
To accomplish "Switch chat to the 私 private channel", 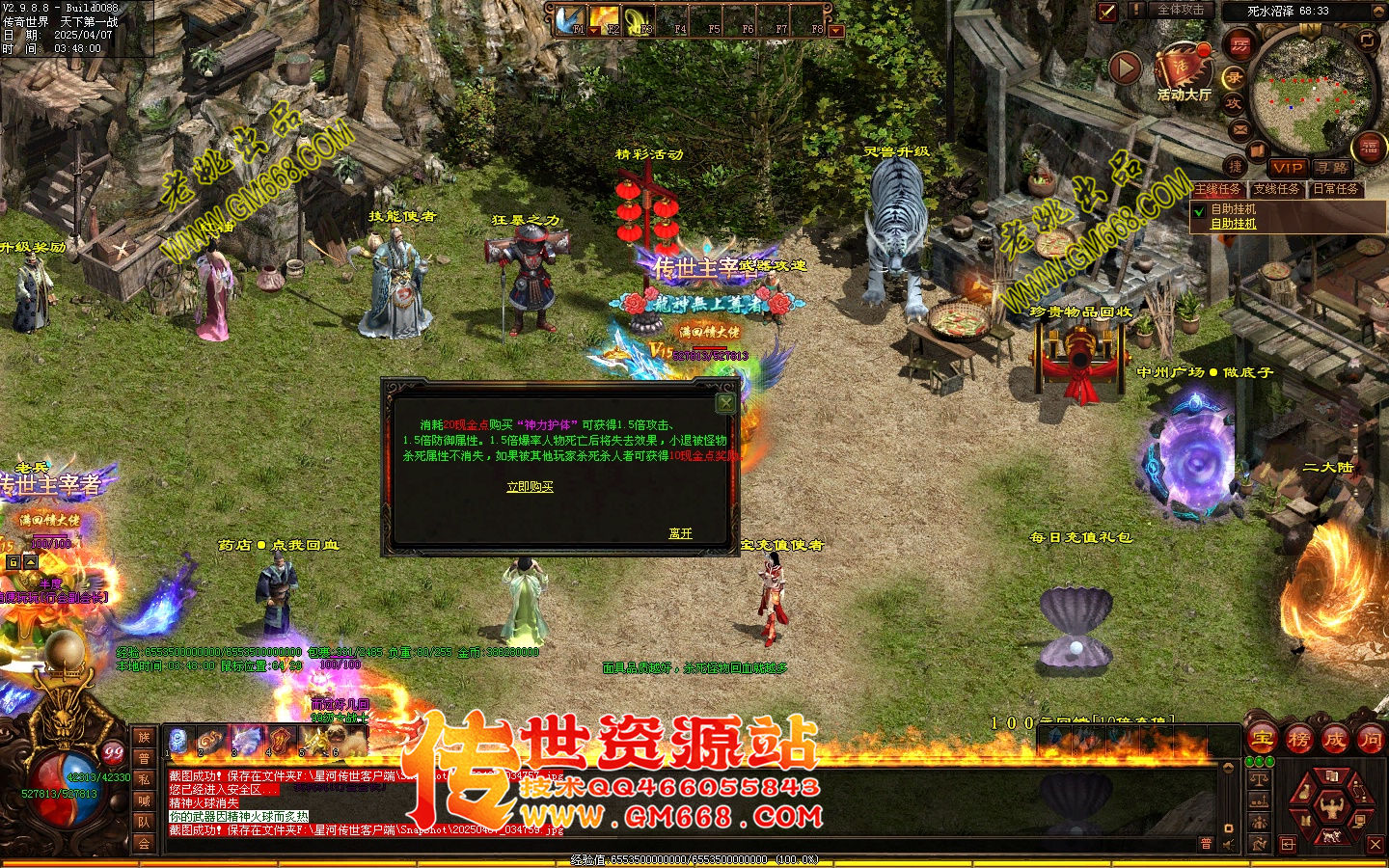I will click(144, 779).
